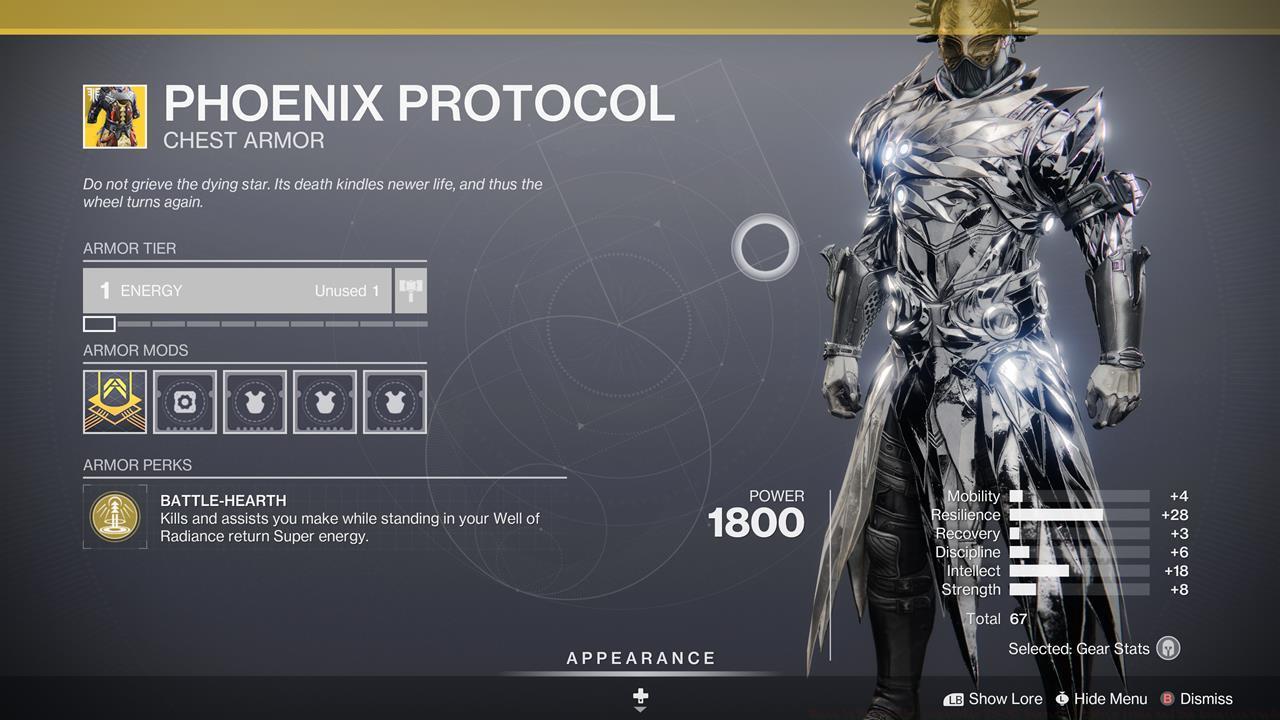Image resolution: width=1280 pixels, height=720 pixels.
Task: Select the Battle-Hearth armor perk icon
Action: [x=114, y=516]
